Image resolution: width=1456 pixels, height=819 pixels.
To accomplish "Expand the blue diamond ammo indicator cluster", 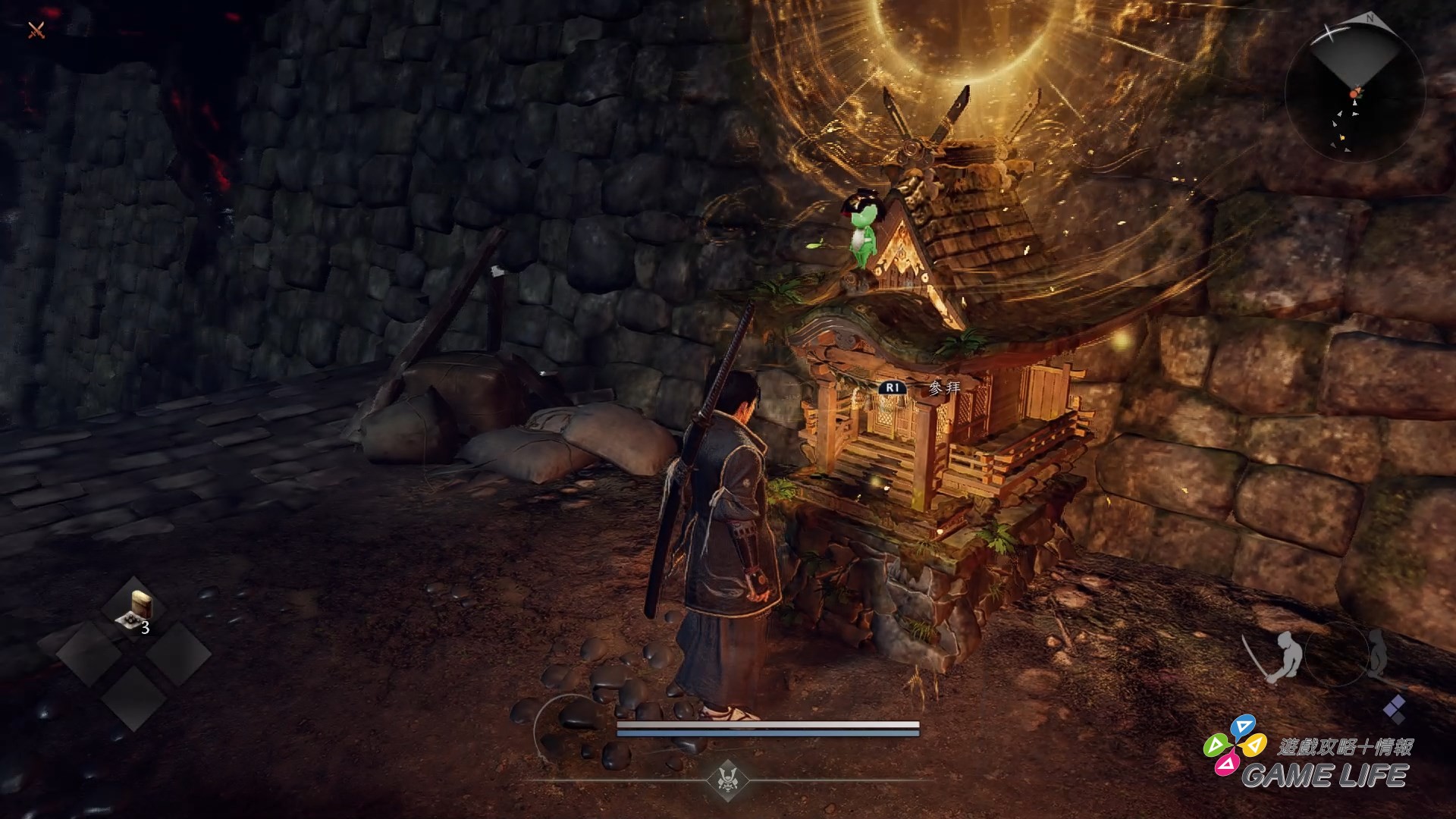I will click(1394, 709).
